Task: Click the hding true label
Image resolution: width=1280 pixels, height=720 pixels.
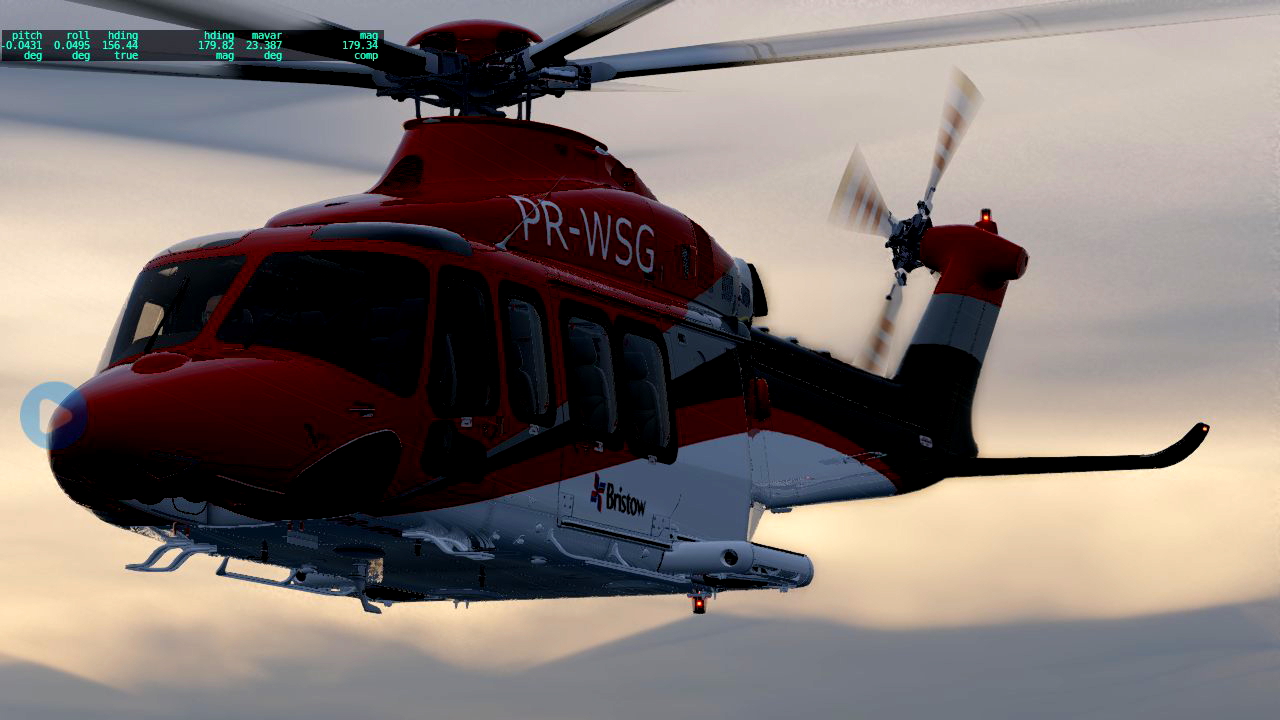Action: tap(122, 34)
